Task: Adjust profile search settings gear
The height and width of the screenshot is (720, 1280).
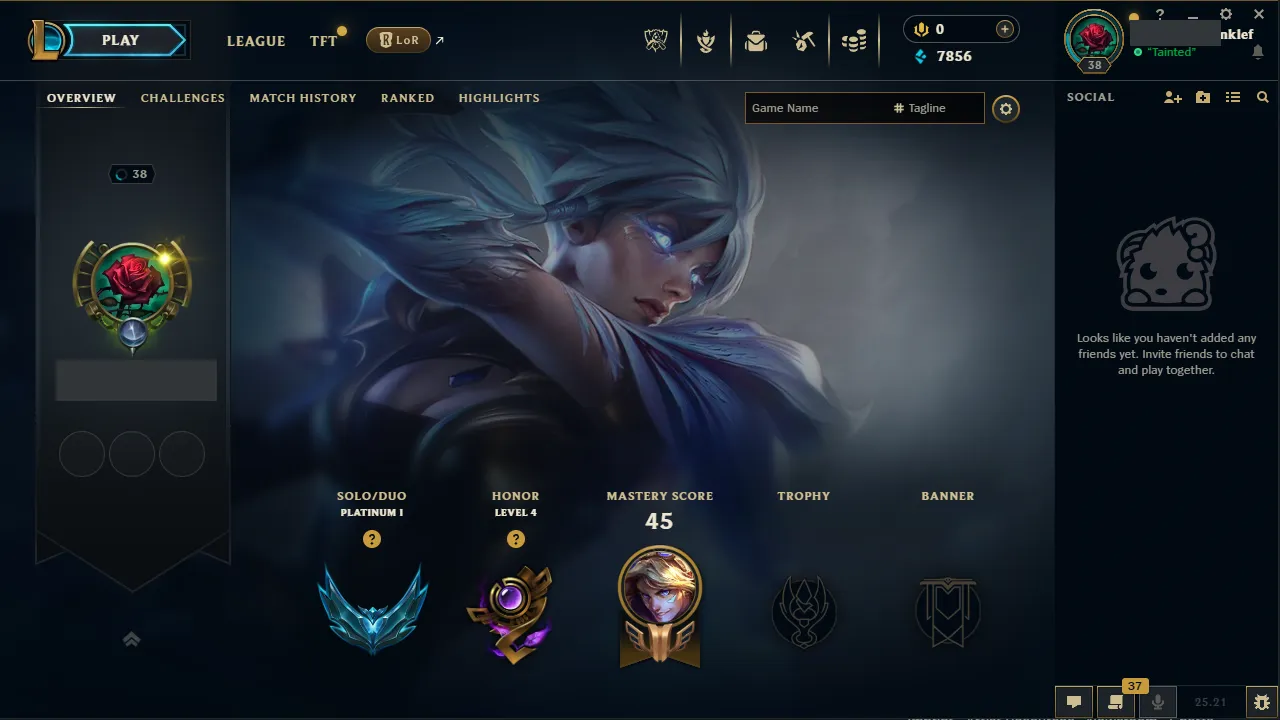Action: click(1006, 109)
